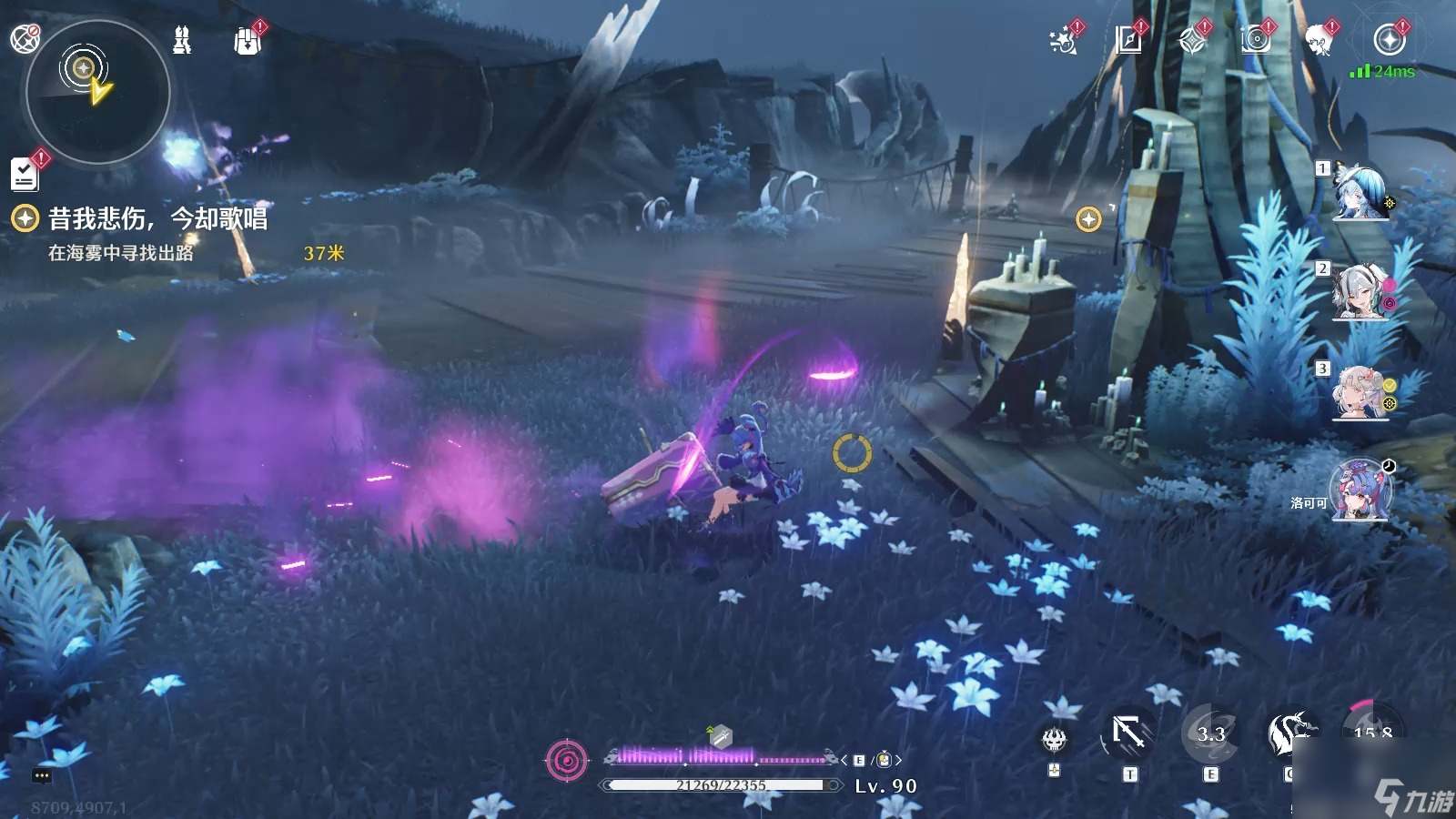
Task: Open the four-point star diamond icon
Action: tap(1192, 41)
